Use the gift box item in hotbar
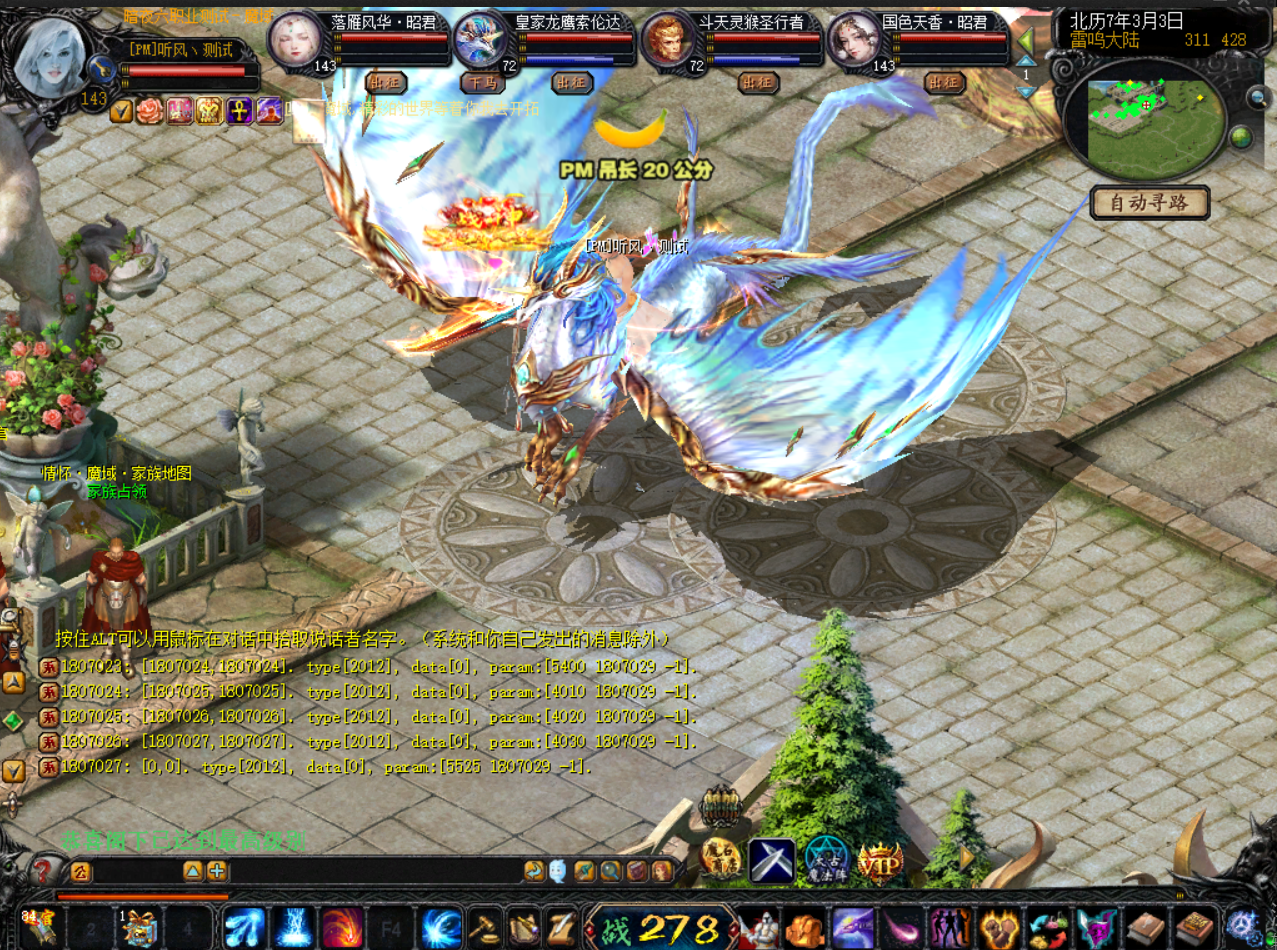The width and height of the screenshot is (1277, 950). (138, 927)
